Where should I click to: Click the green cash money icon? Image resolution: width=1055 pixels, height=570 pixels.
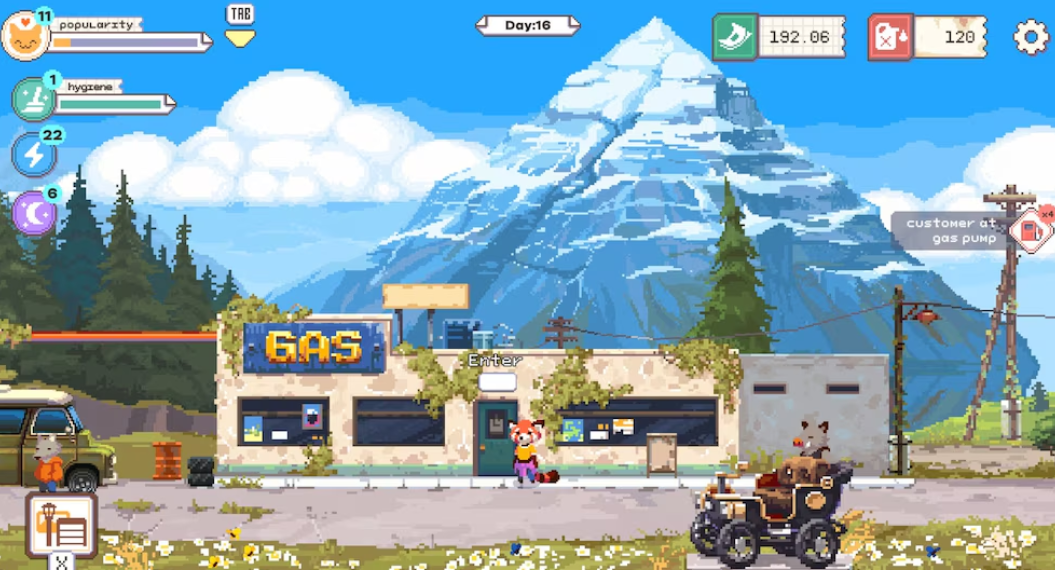click(x=734, y=37)
